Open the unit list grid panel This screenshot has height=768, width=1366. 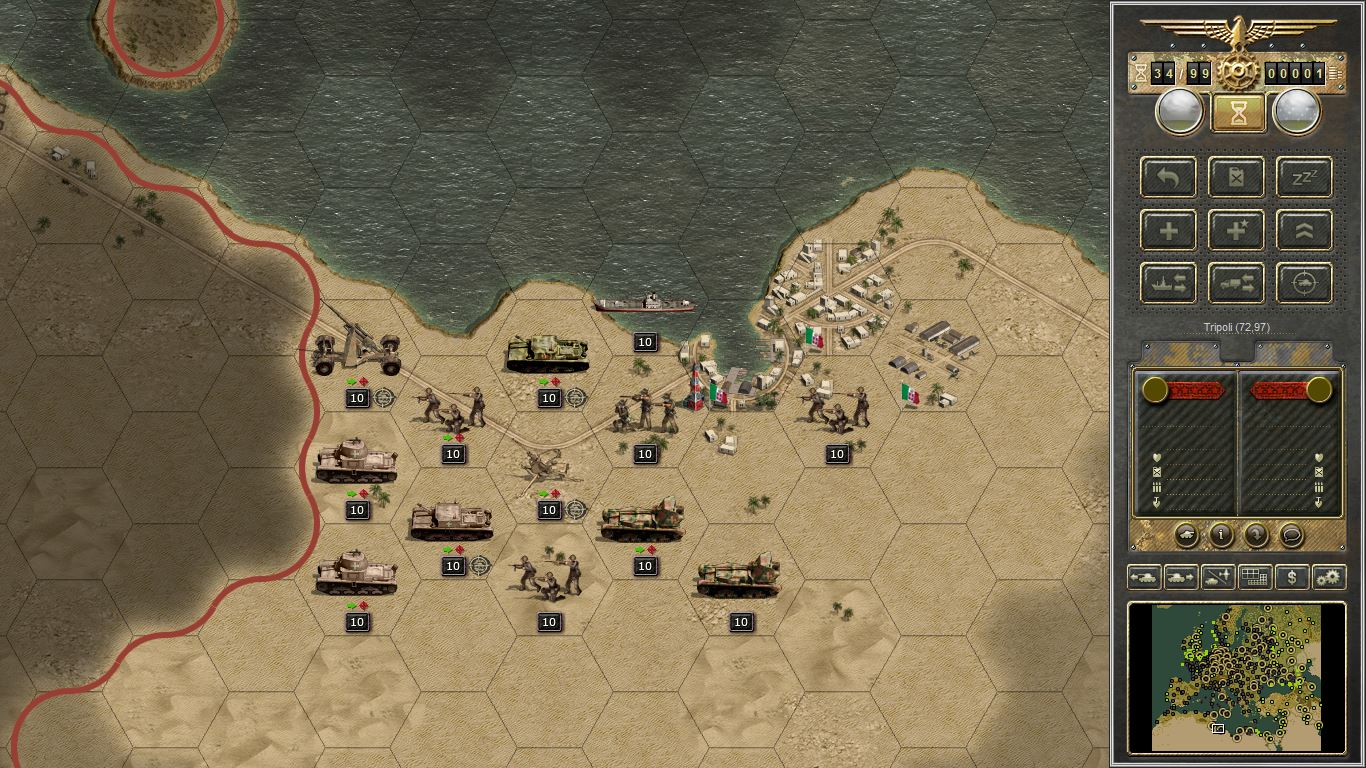coord(1254,577)
